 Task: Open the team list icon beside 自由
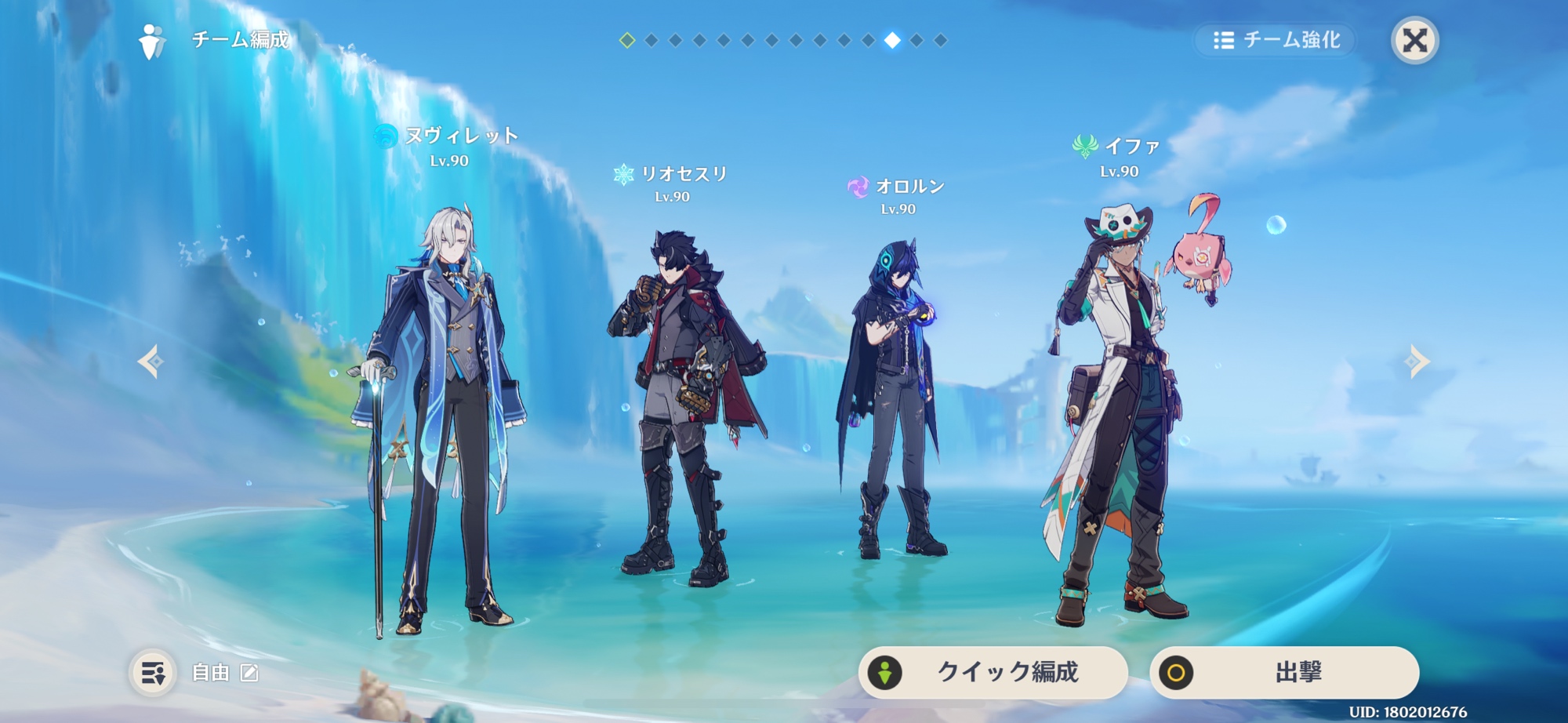(153, 673)
